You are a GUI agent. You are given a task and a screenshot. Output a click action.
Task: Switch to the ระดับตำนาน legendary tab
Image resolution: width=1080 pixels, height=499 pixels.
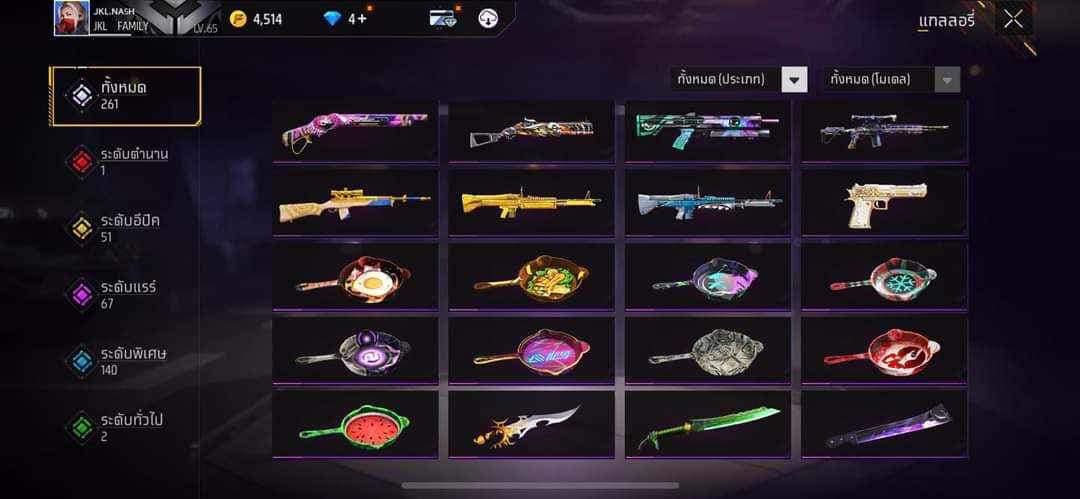tap(126, 161)
